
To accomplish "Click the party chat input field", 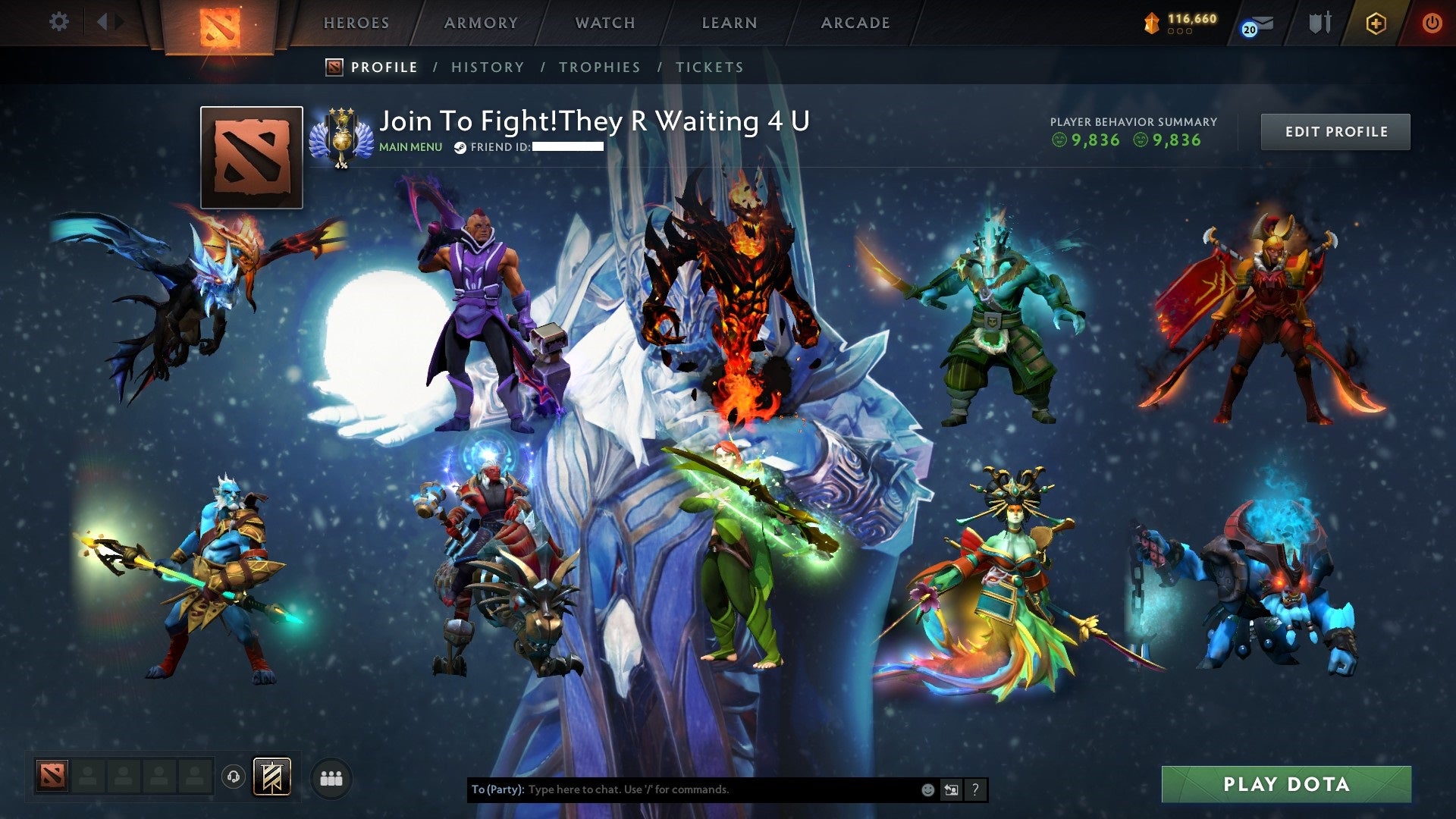I will [x=682, y=789].
